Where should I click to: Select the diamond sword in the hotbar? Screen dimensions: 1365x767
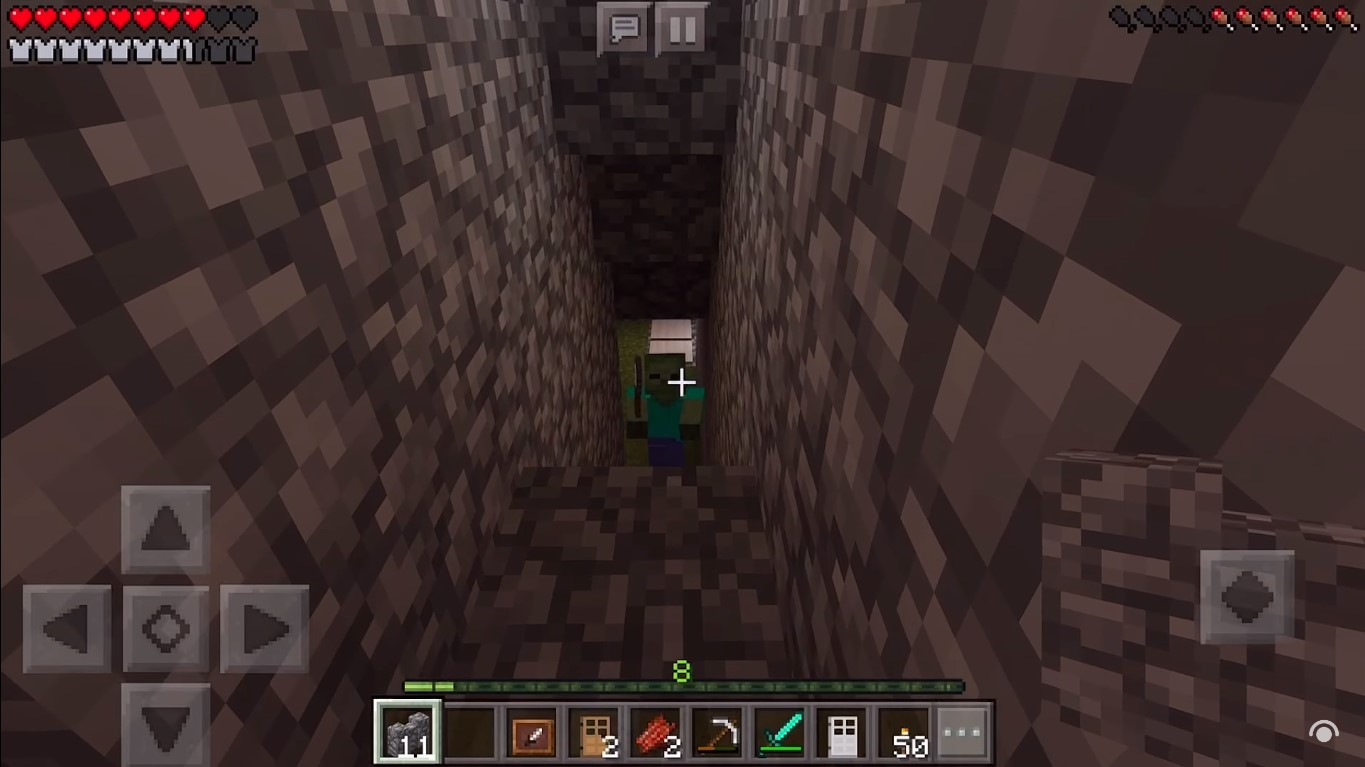[x=782, y=731]
